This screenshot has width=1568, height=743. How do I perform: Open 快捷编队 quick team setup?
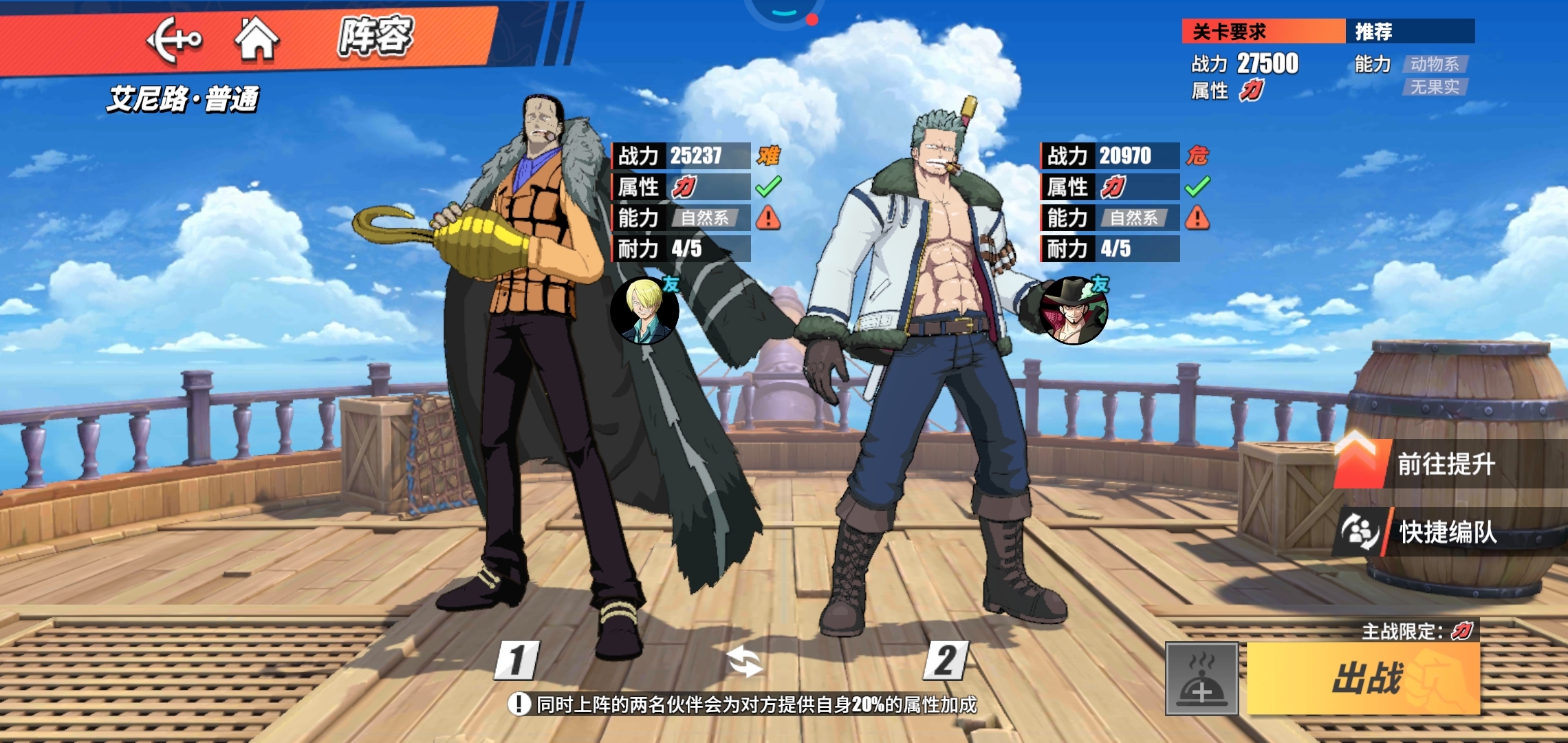tap(1444, 532)
